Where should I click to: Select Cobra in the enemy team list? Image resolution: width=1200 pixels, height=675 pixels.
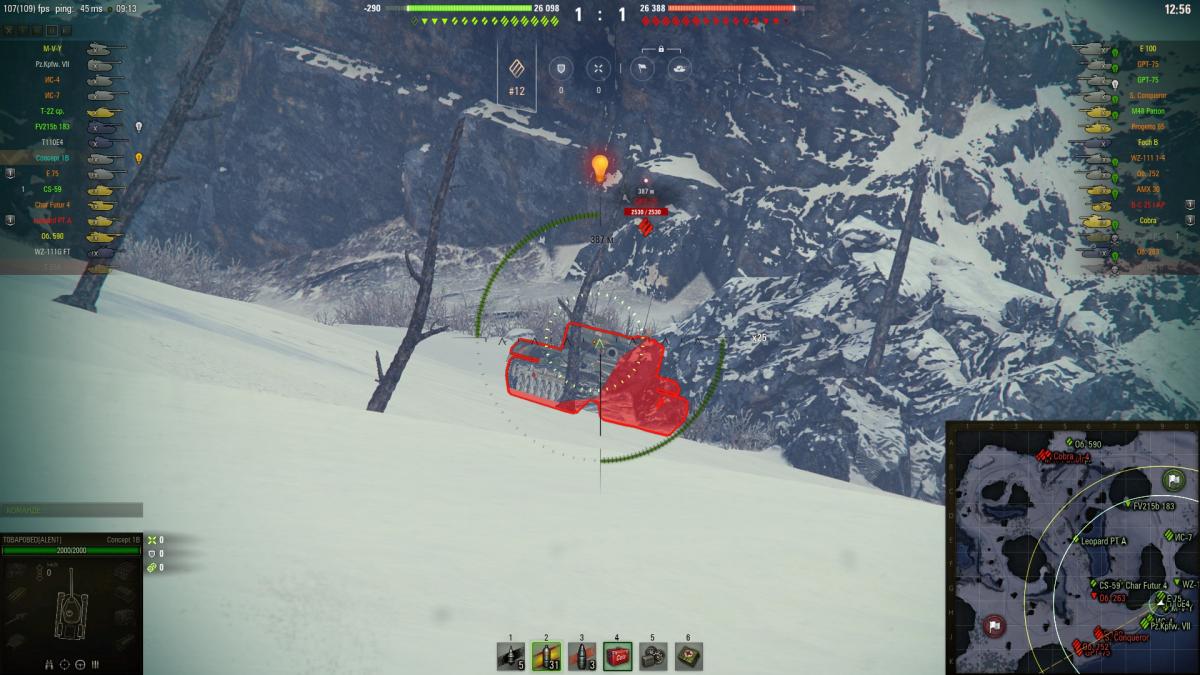(x=1146, y=220)
